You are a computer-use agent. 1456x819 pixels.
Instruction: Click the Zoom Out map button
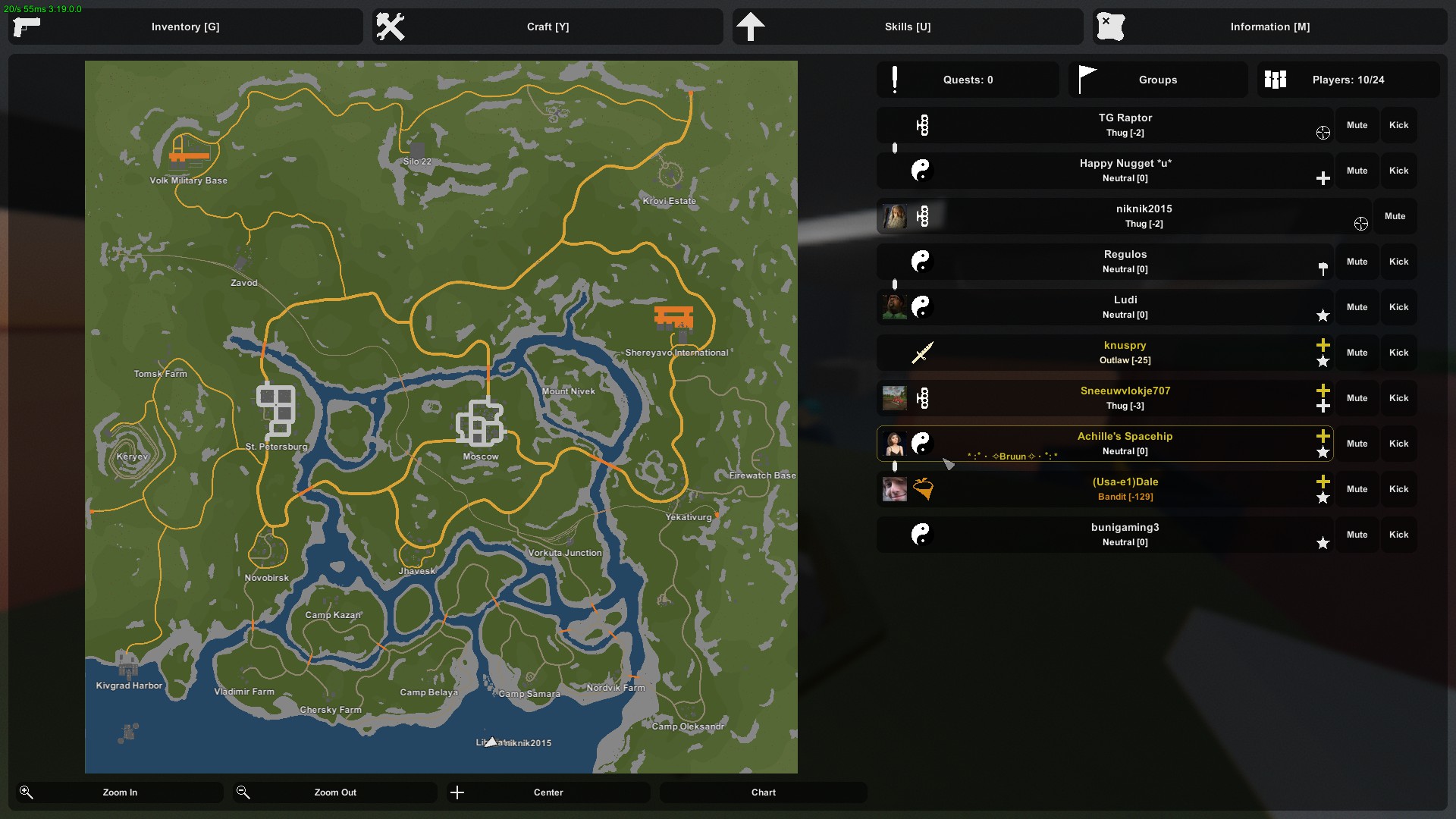(335, 792)
